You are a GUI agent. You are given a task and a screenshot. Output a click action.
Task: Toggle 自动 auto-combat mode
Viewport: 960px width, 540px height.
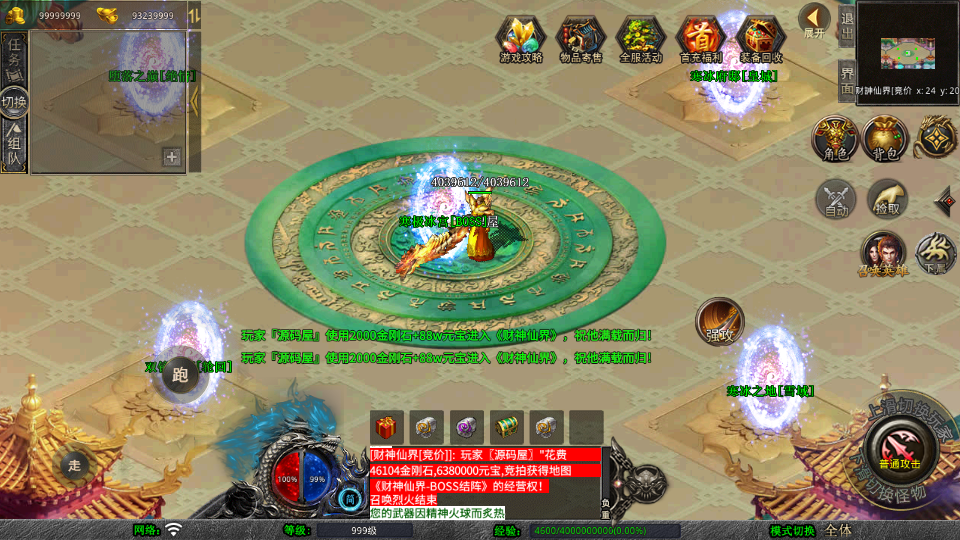(x=836, y=200)
